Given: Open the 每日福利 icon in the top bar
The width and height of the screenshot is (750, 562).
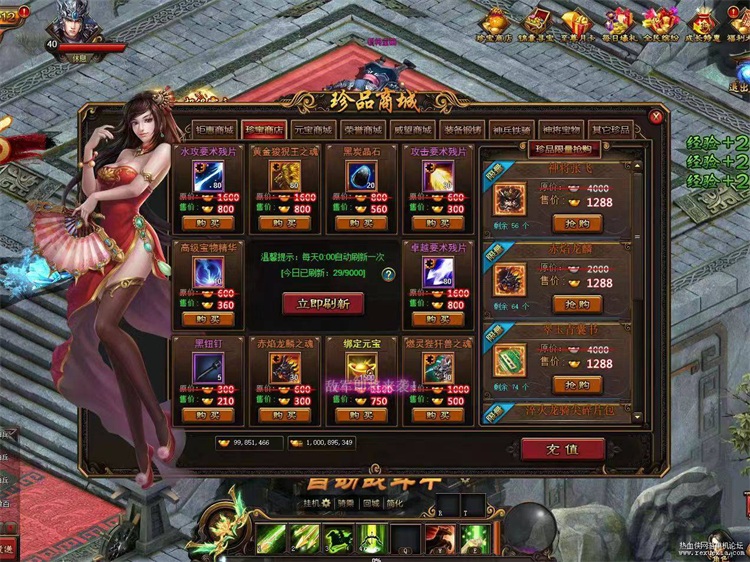Looking at the screenshot, I should click(620, 22).
